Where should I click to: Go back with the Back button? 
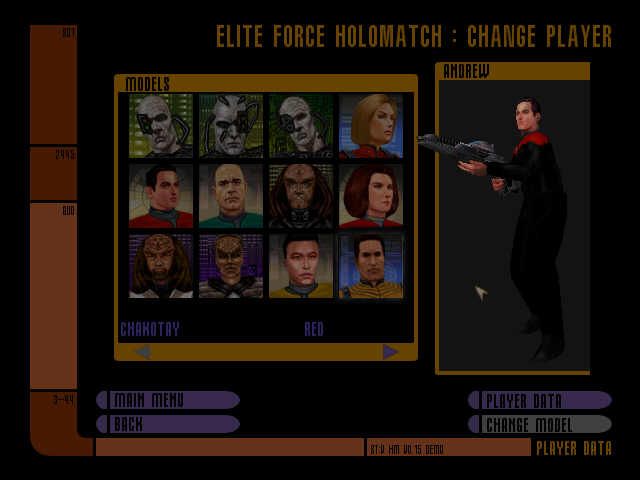[x=168, y=424]
